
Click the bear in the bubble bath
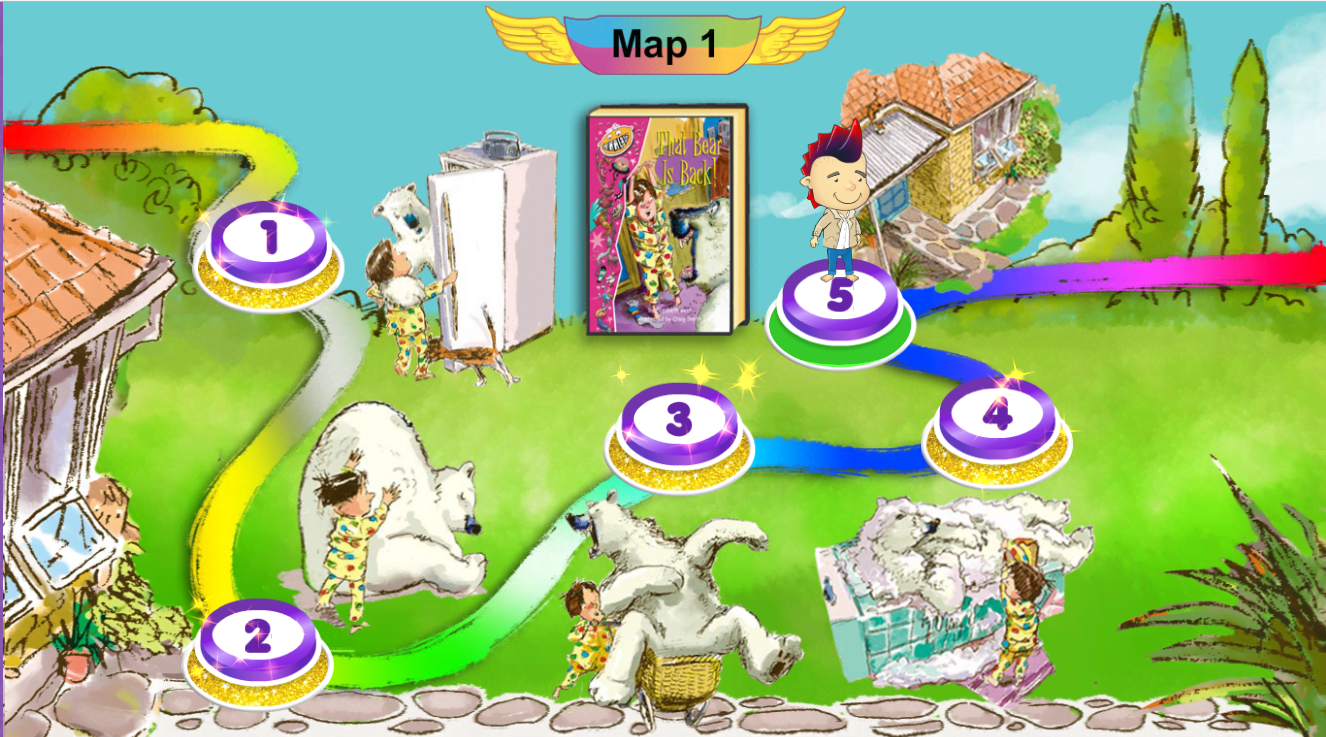(x=930, y=560)
